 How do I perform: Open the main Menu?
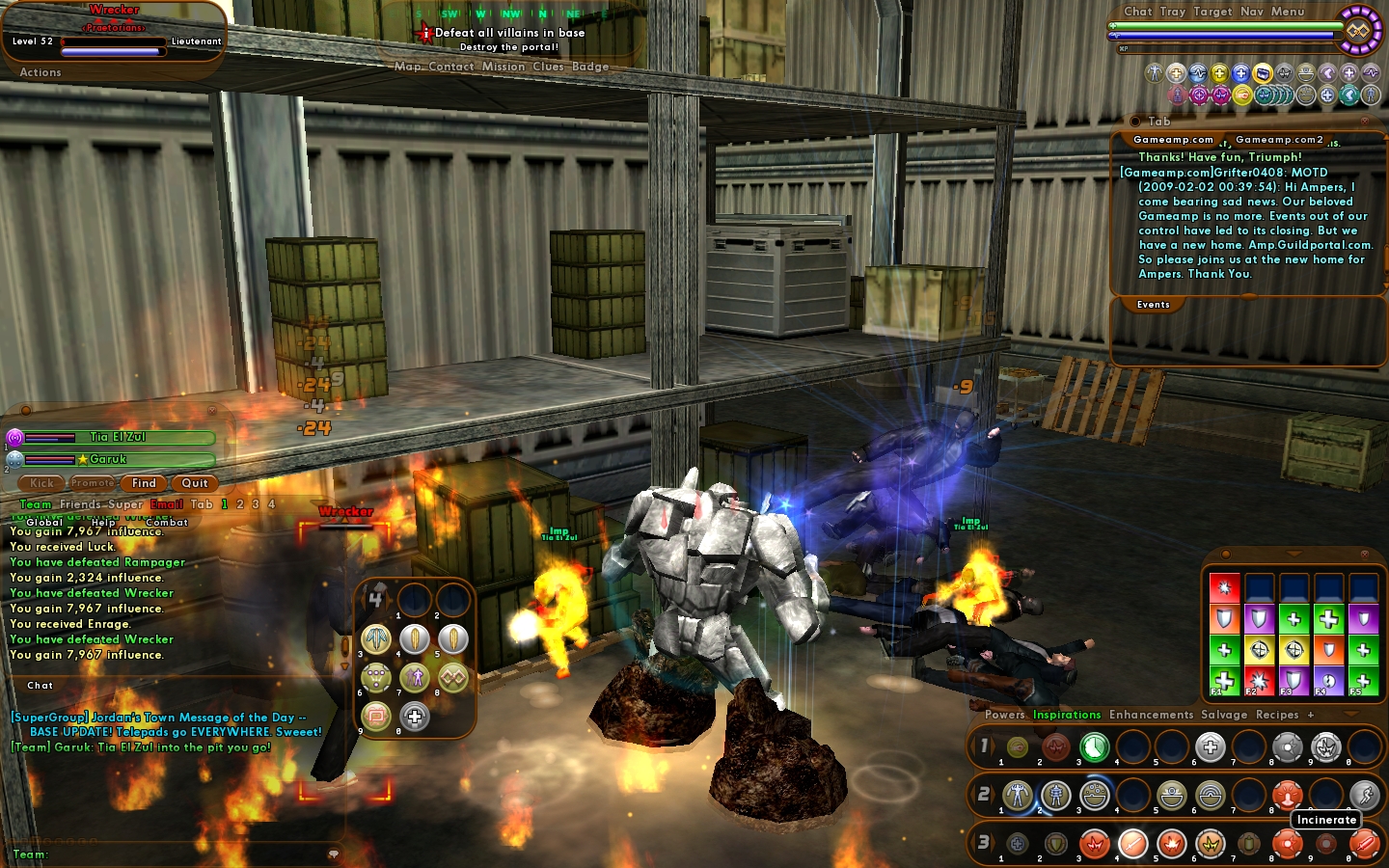tap(1288, 12)
